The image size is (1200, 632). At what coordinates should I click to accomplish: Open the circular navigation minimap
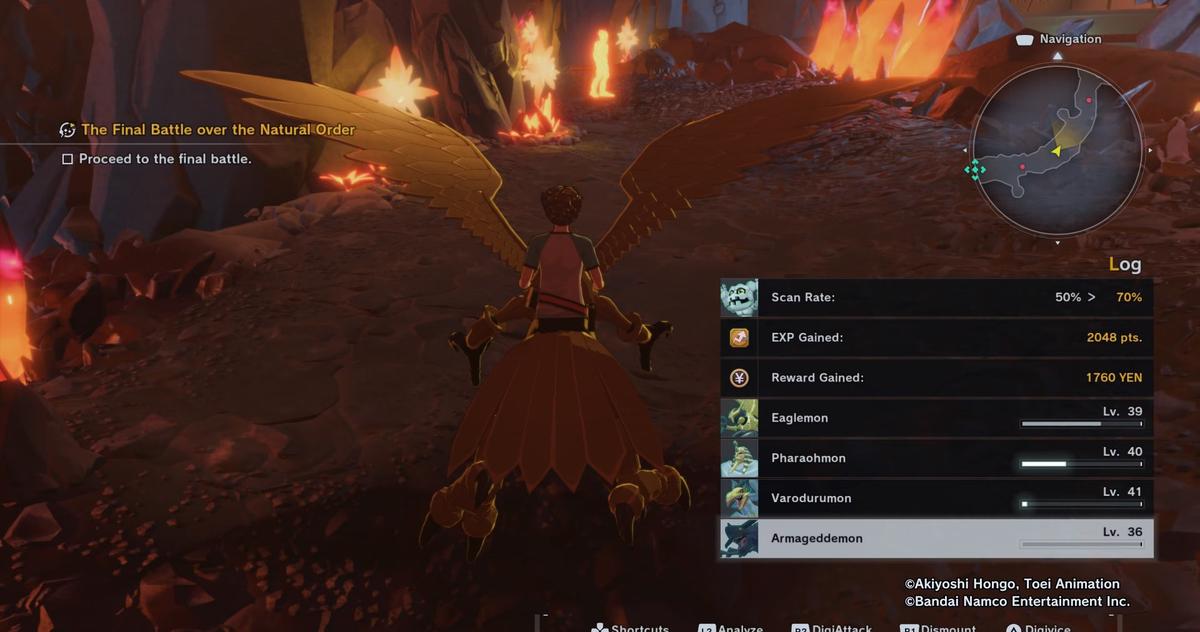1057,150
